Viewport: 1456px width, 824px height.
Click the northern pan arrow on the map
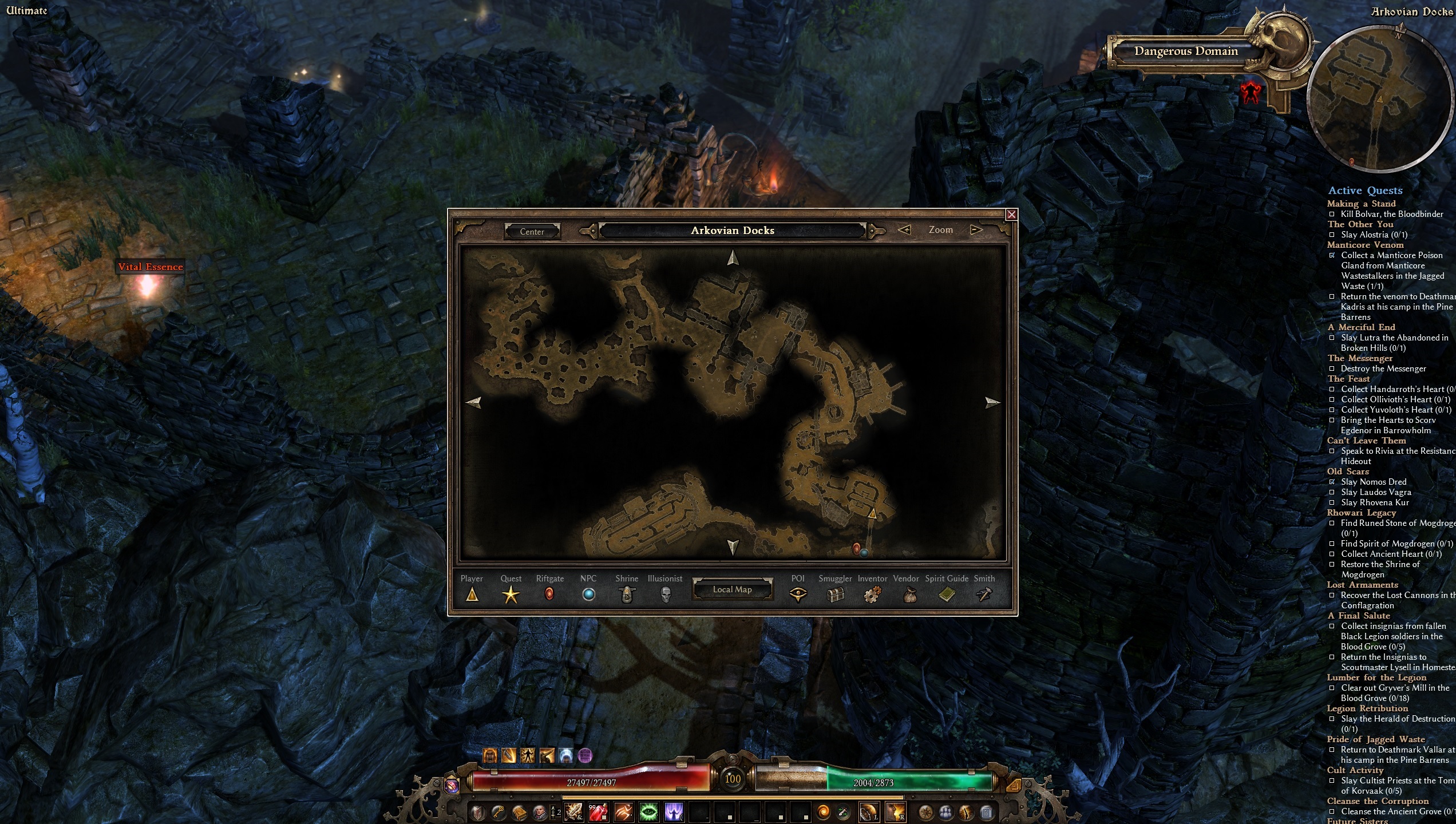(733, 257)
